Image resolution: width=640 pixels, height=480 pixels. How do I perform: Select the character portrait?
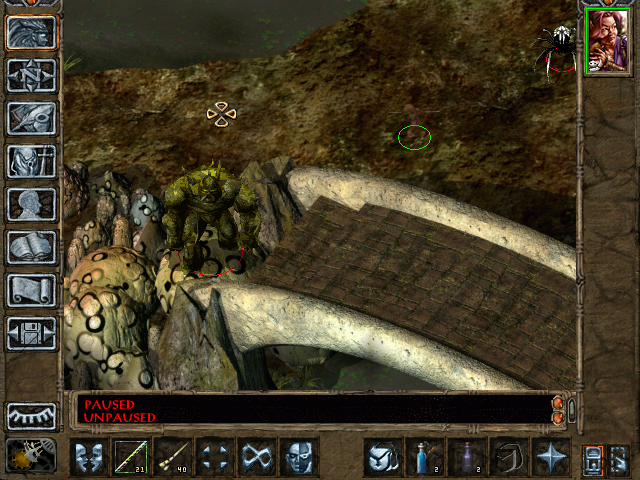pos(609,41)
